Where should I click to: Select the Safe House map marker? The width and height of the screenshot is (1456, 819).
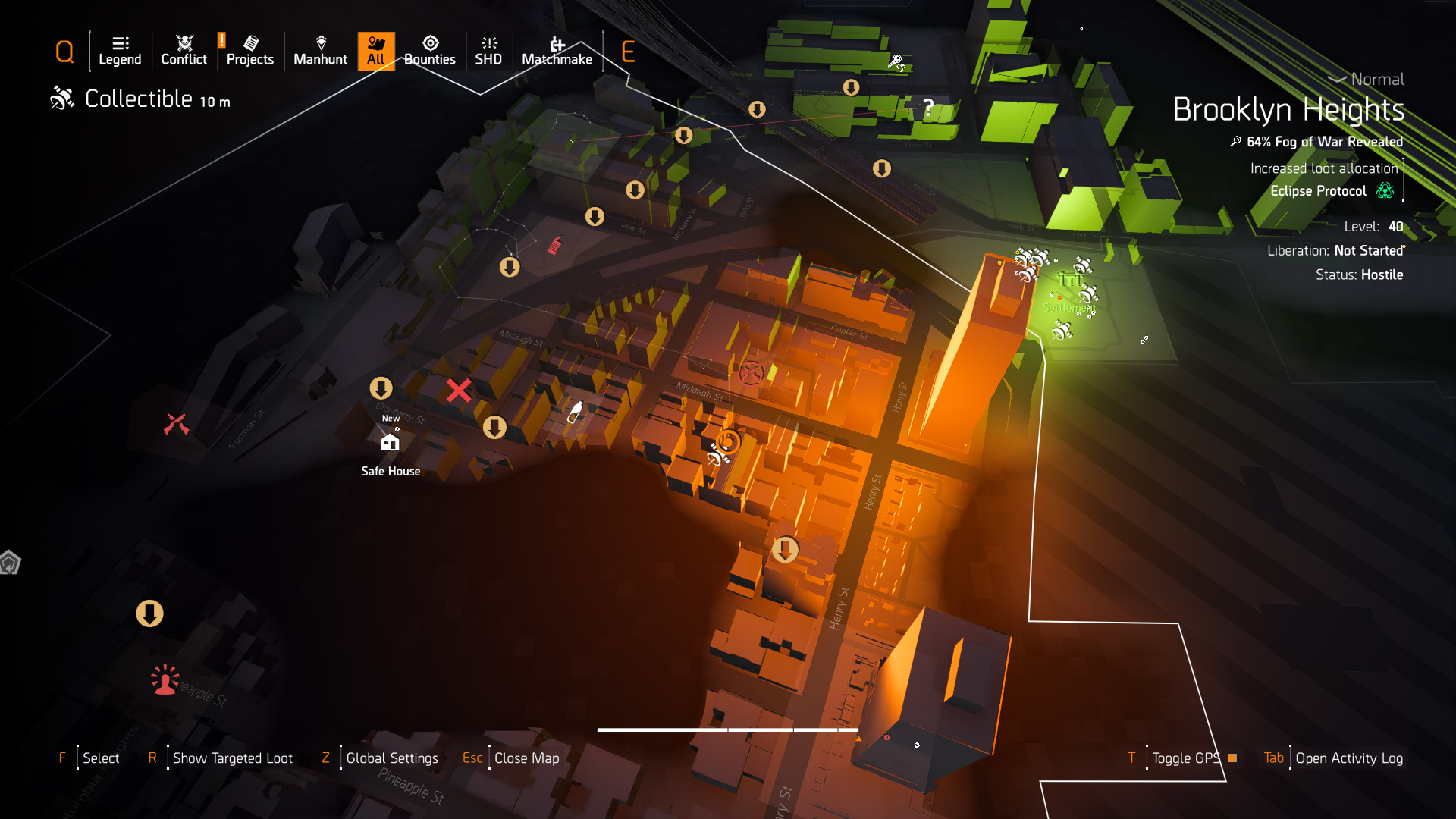[390, 443]
